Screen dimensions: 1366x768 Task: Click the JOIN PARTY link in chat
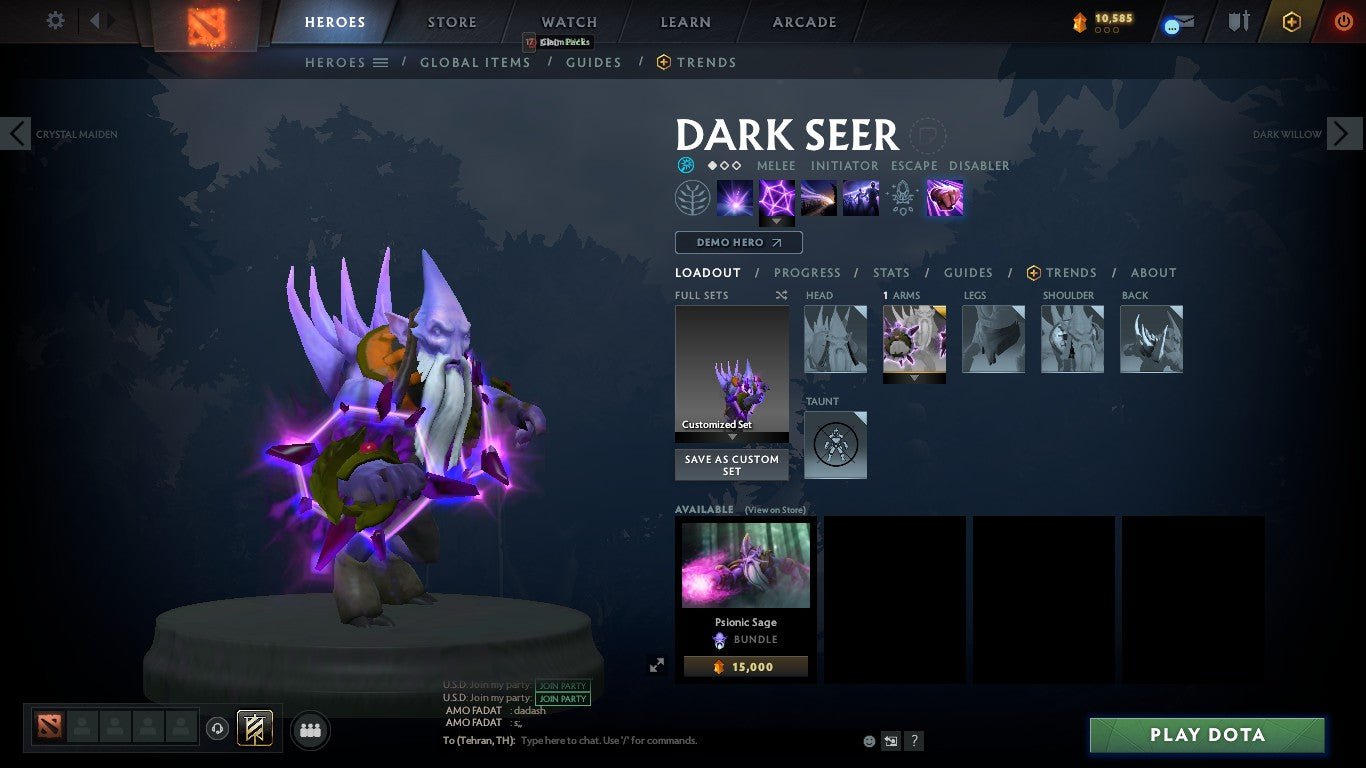tap(562, 698)
